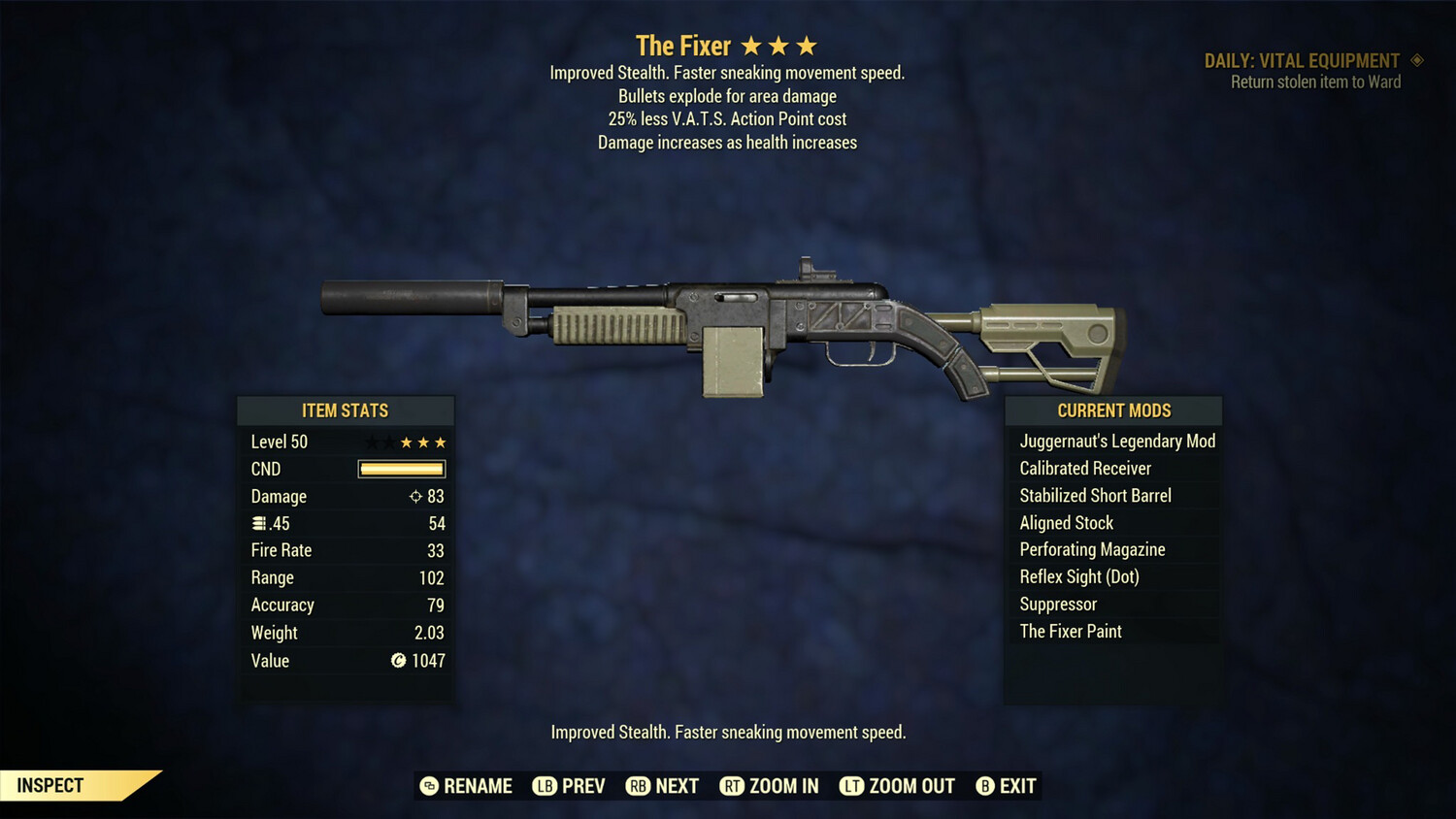Click the Suppressor entry under CURRENT MODS
1456x819 pixels.
(x=1057, y=604)
